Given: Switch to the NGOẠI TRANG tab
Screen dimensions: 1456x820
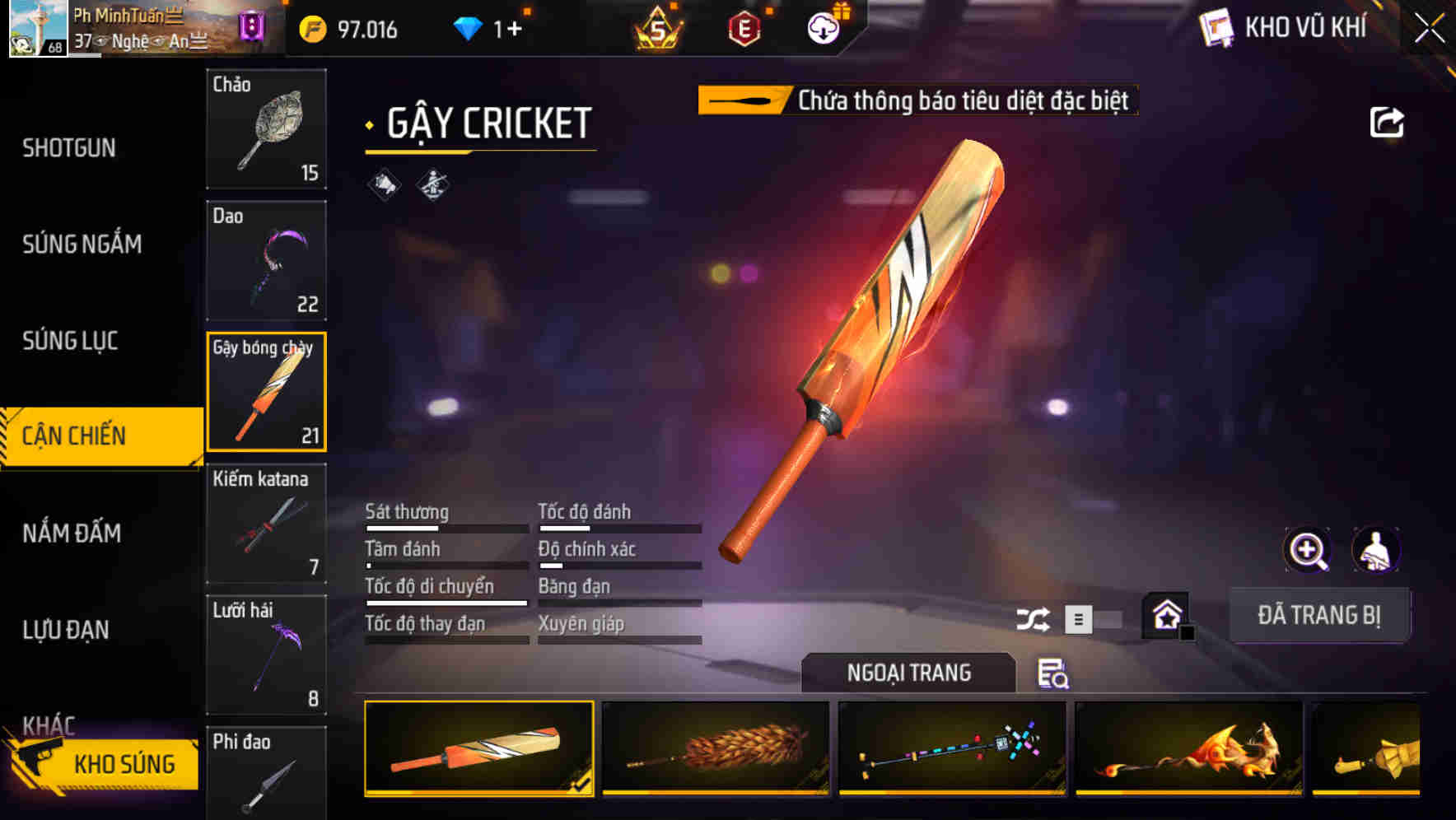Looking at the screenshot, I should coord(908,673).
